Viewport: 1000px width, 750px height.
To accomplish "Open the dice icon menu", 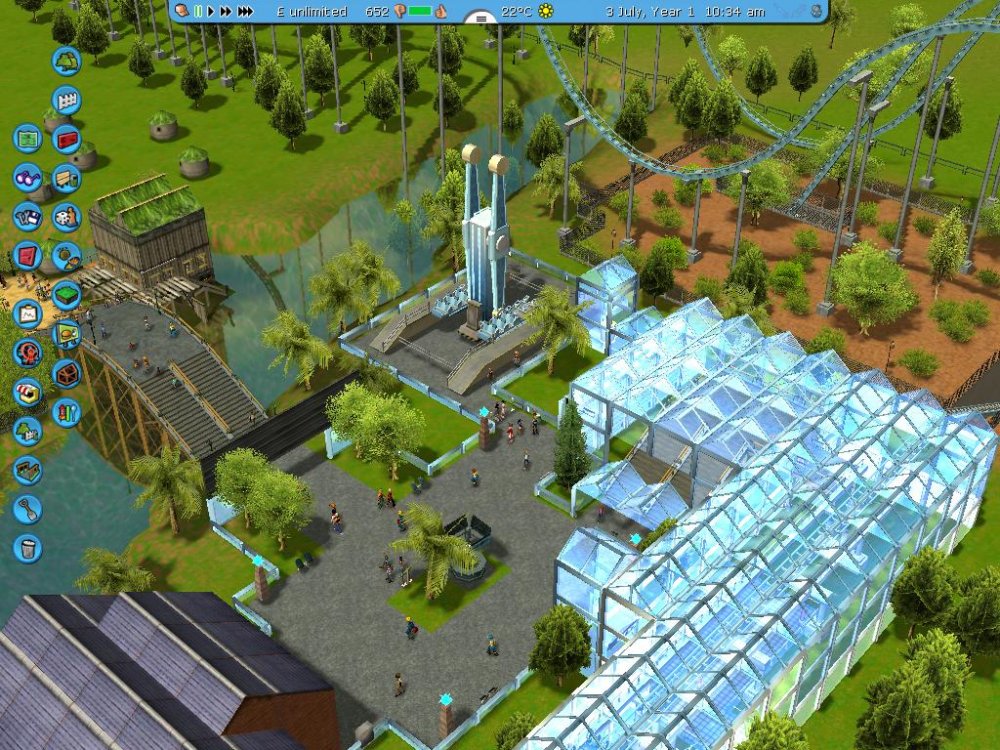I will [x=66, y=216].
